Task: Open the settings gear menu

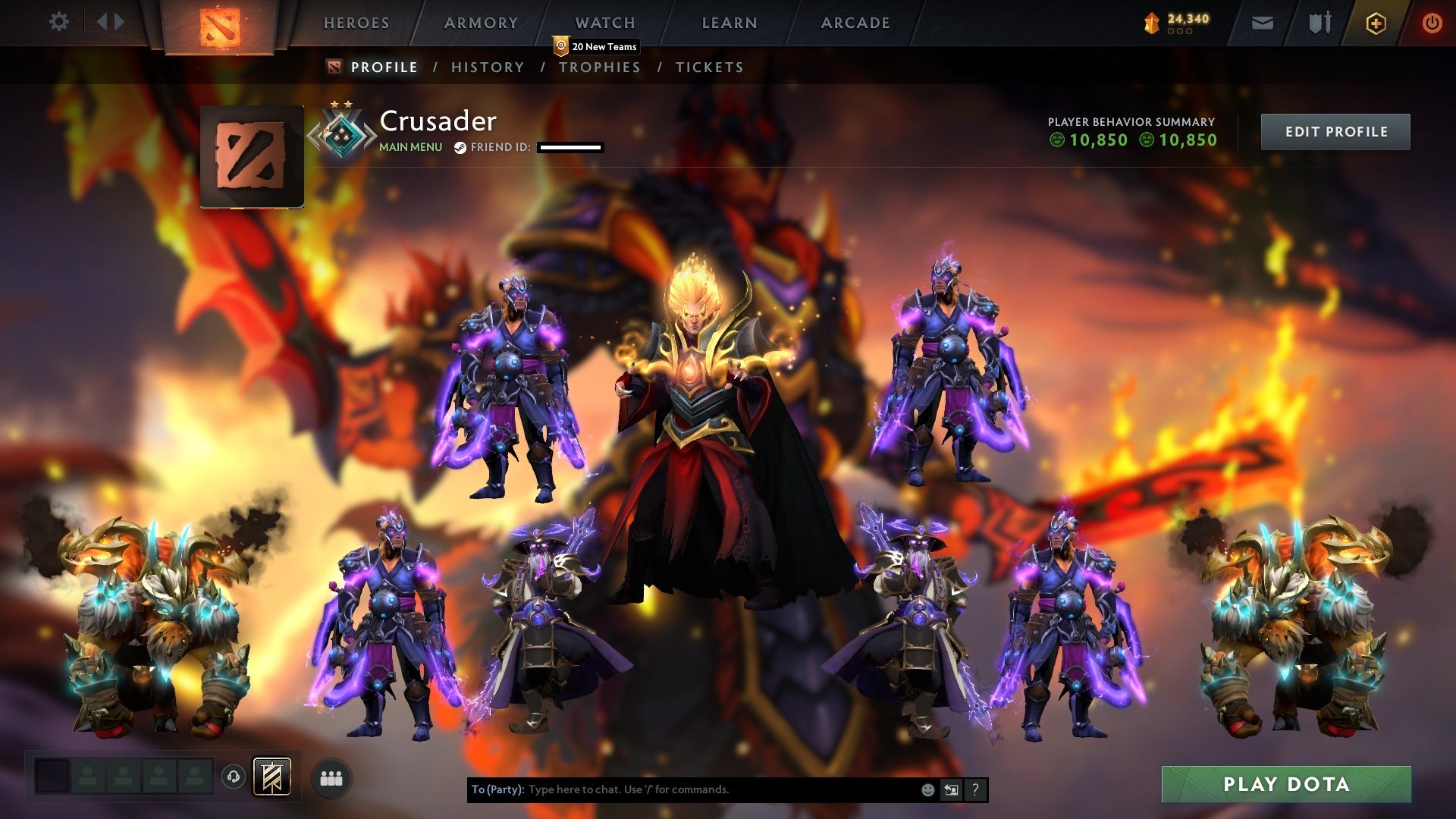Action: click(x=58, y=22)
